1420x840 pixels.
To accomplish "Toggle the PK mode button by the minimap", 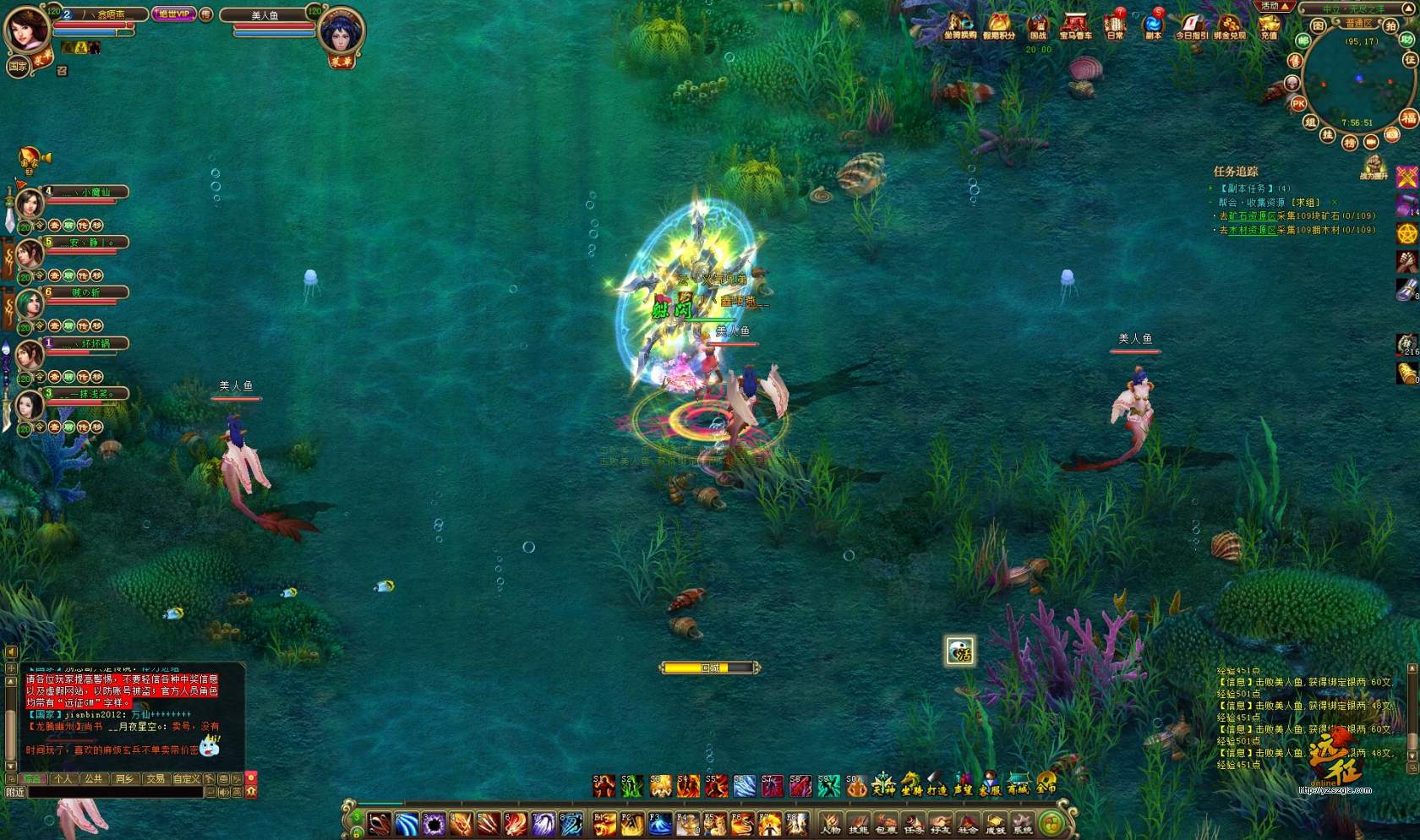I will [1298, 103].
